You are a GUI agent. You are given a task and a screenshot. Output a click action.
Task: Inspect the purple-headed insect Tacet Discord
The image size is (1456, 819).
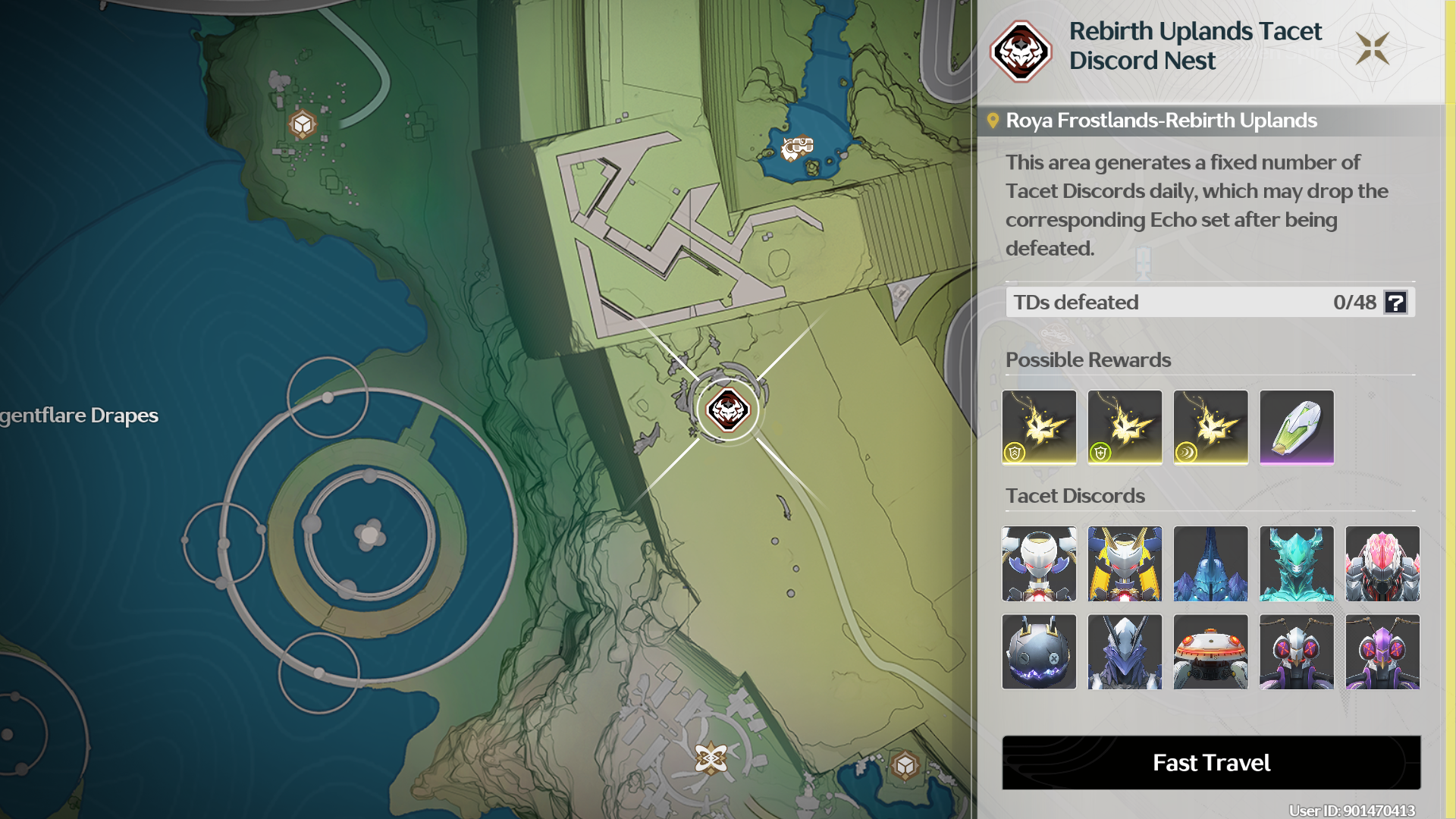click(1382, 651)
